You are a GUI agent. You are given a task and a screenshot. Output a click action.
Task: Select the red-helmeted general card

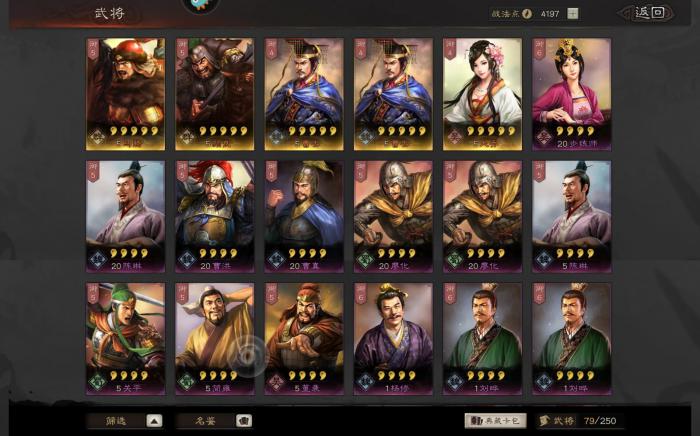[125, 93]
